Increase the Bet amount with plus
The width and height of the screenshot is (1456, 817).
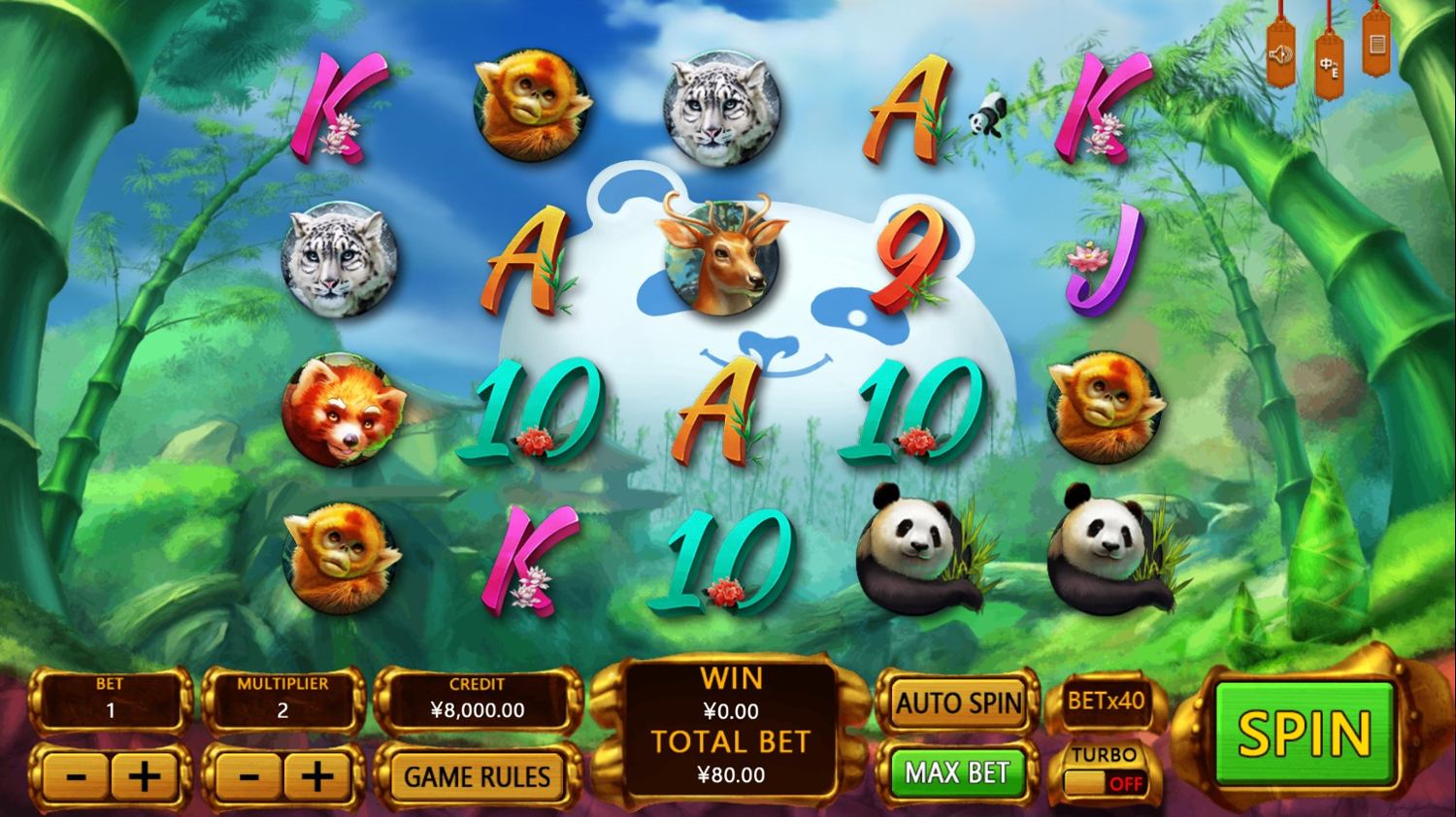pos(145,776)
